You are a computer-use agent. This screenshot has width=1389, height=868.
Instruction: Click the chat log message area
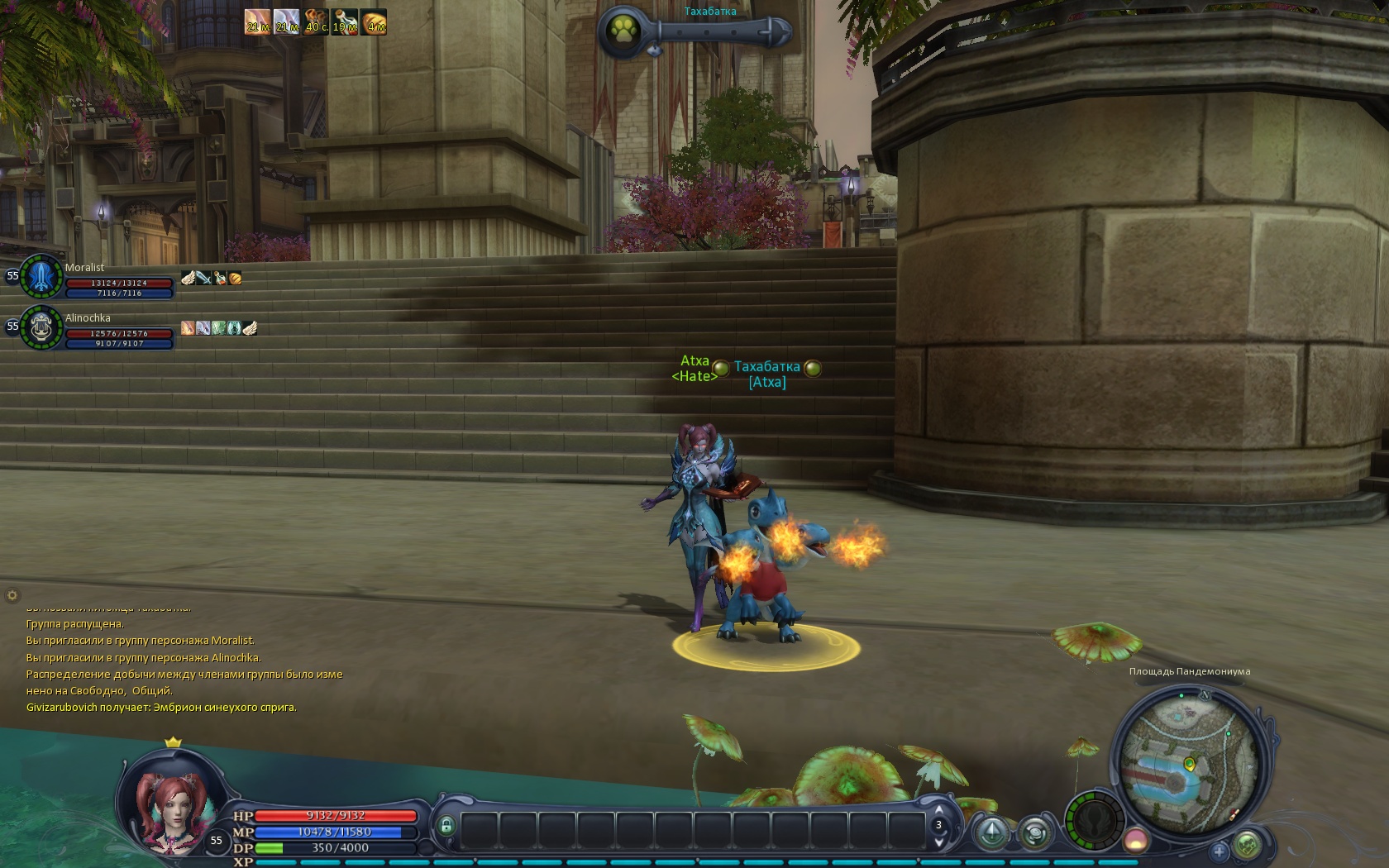point(184,665)
